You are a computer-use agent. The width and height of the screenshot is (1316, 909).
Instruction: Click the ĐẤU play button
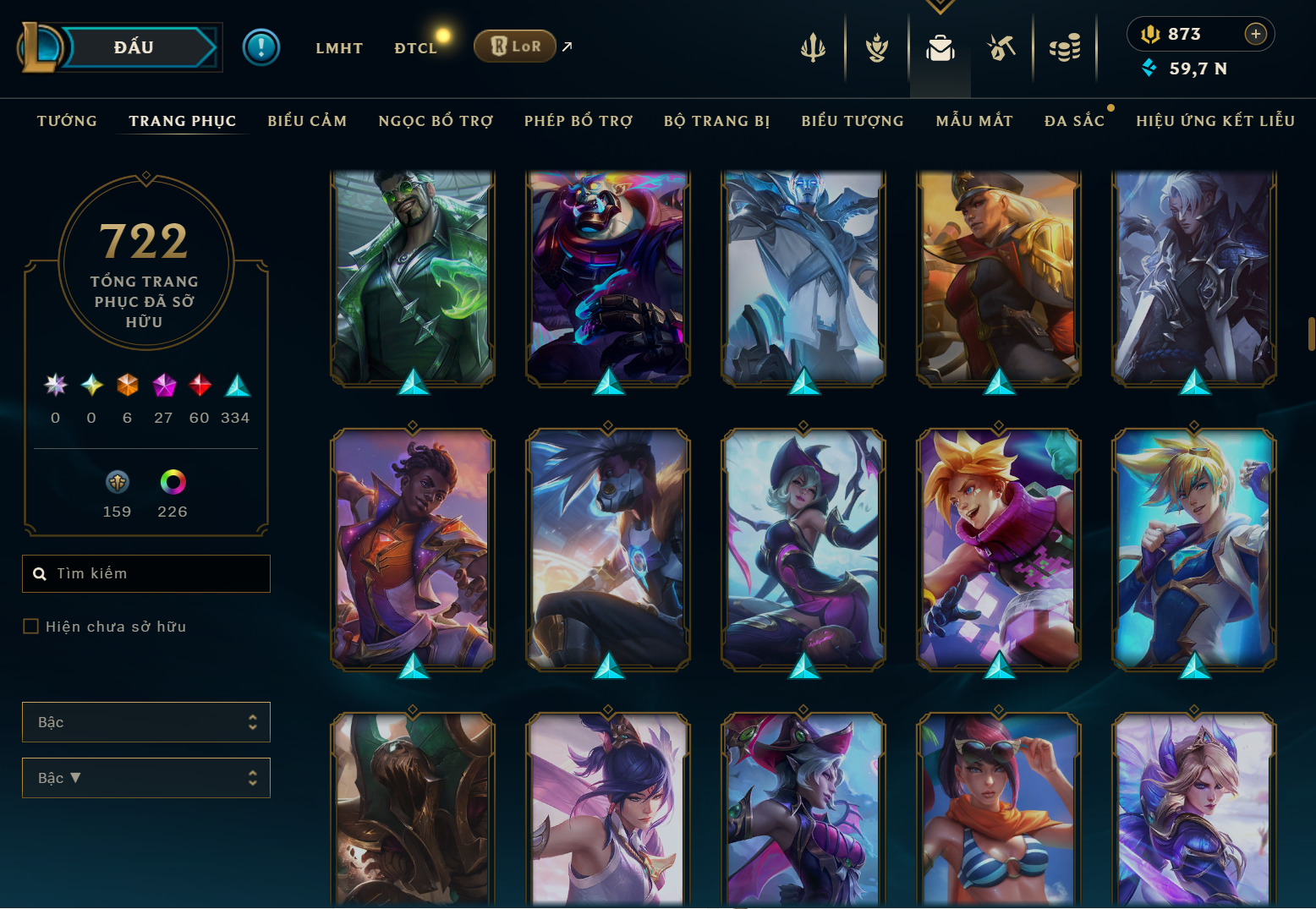135,47
